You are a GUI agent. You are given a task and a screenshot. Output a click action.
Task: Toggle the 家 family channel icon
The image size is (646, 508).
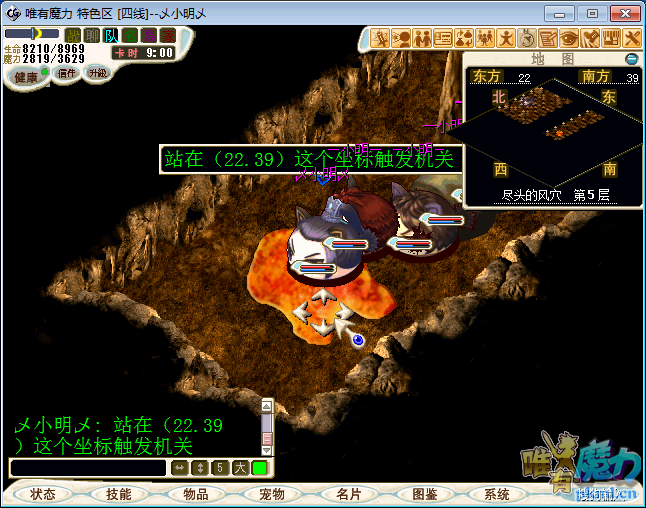[x=167, y=36]
